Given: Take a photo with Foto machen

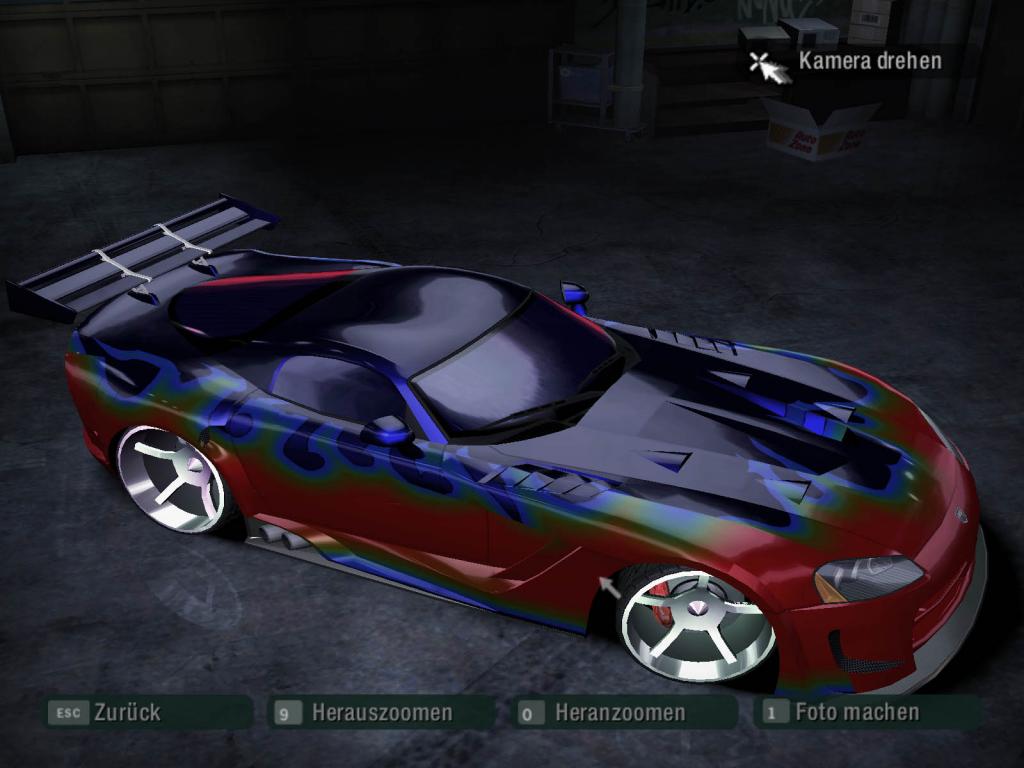Looking at the screenshot, I should (x=856, y=712).
